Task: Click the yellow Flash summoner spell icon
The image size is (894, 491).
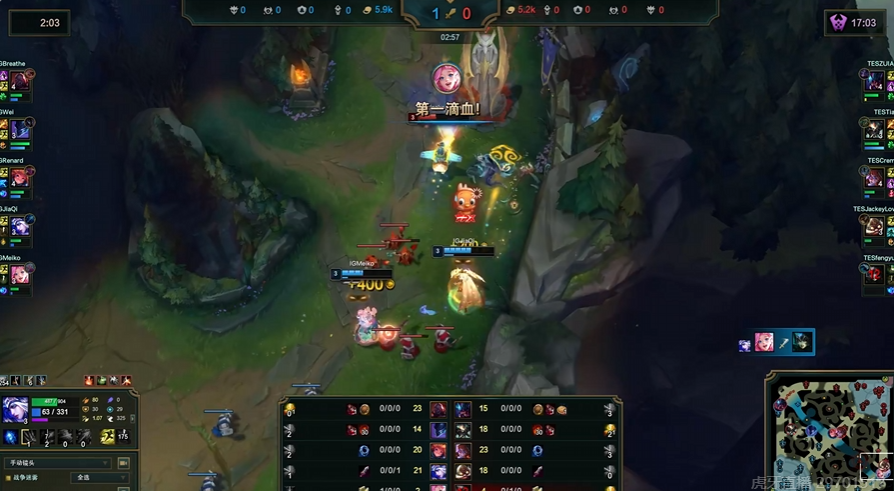Action: pos(108,436)
